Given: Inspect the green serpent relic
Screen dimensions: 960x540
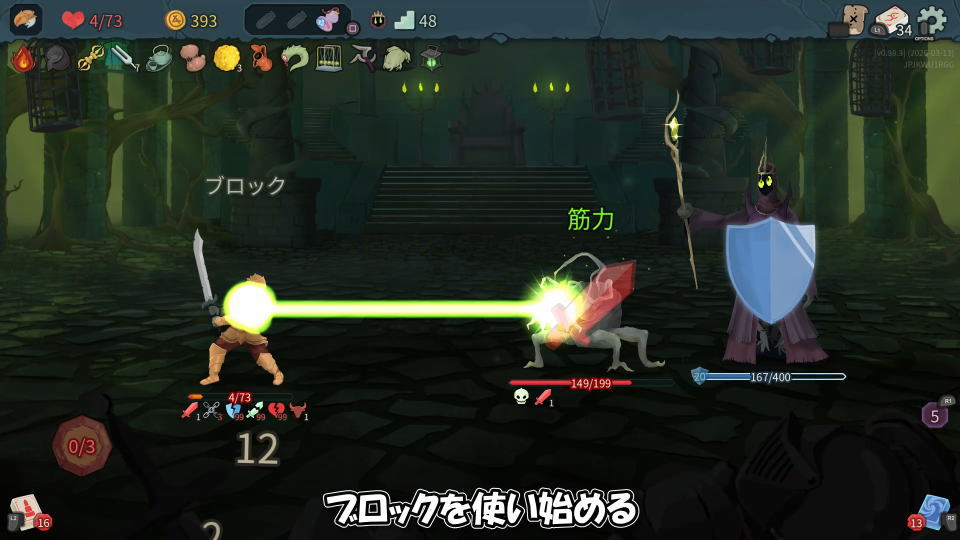Looking at the screenshot, I should 294,59.
